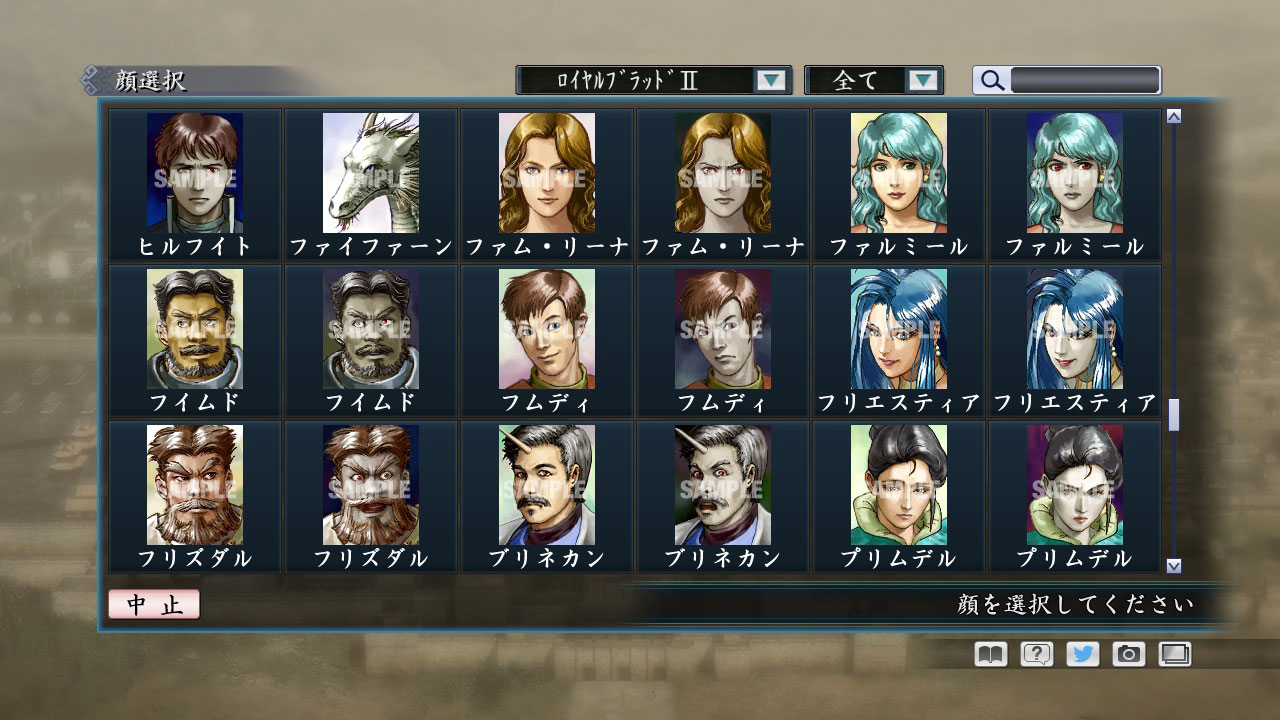Open the display settings icon beside camera
Image resolution: width=1280 pixels, height=720 pixels.
click(x=1174, y=654)
